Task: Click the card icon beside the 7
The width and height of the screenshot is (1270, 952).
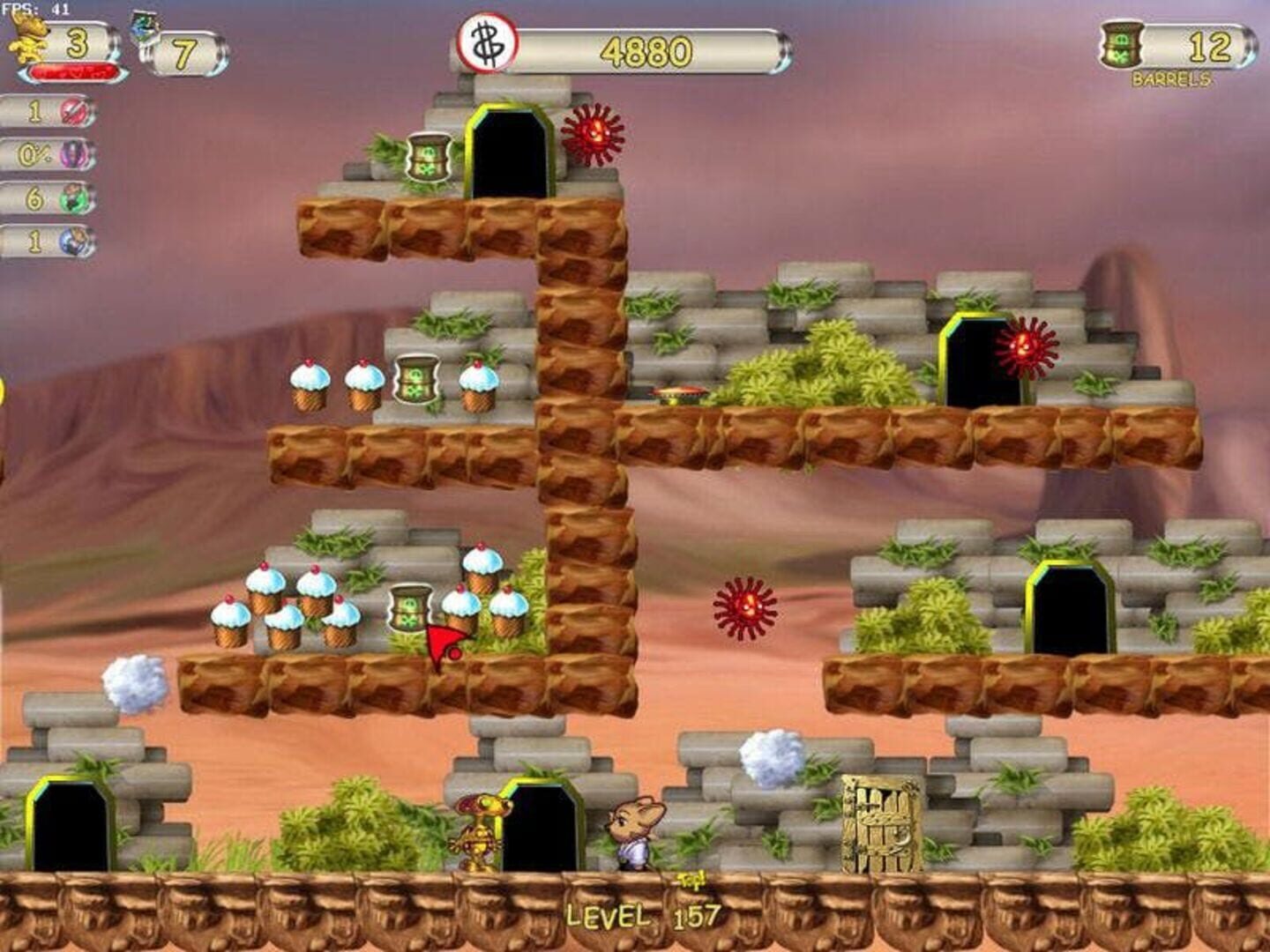Action: [x=145, y=28]
